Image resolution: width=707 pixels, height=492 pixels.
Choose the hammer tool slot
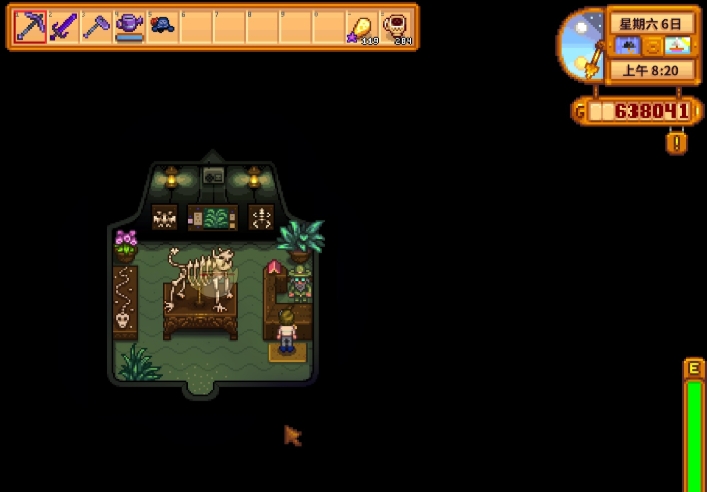tap(96, 27)
